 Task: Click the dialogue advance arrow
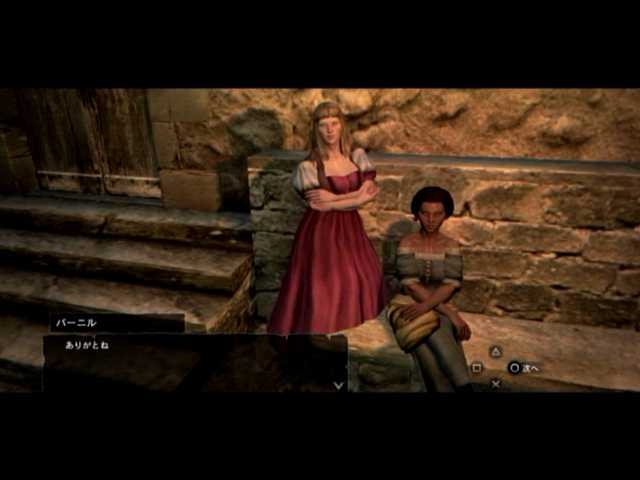(x=339, y=383)
